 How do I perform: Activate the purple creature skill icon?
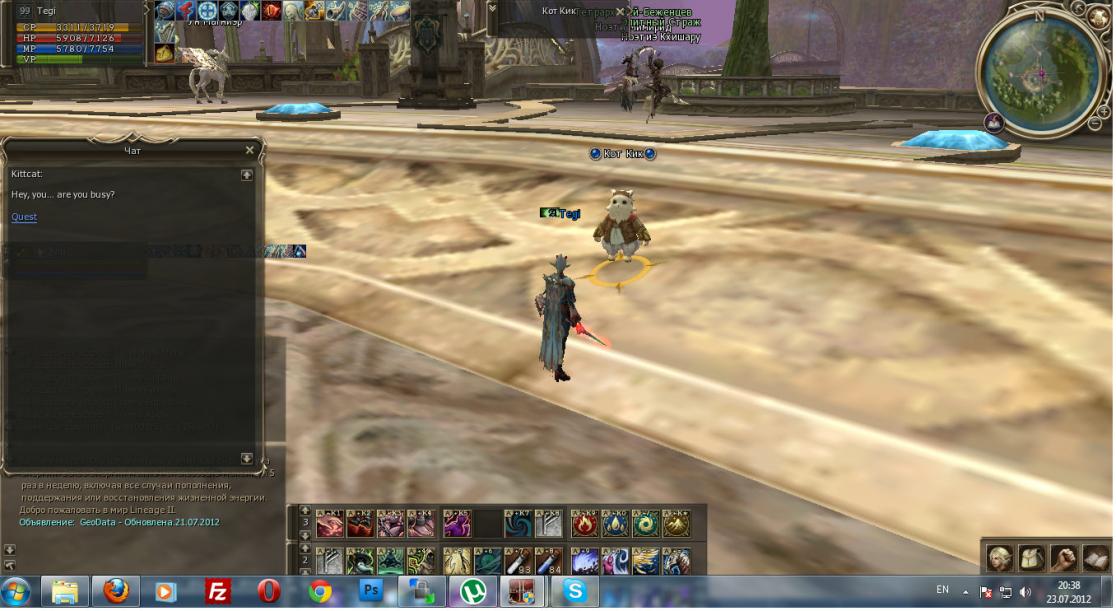click(456, 523)
